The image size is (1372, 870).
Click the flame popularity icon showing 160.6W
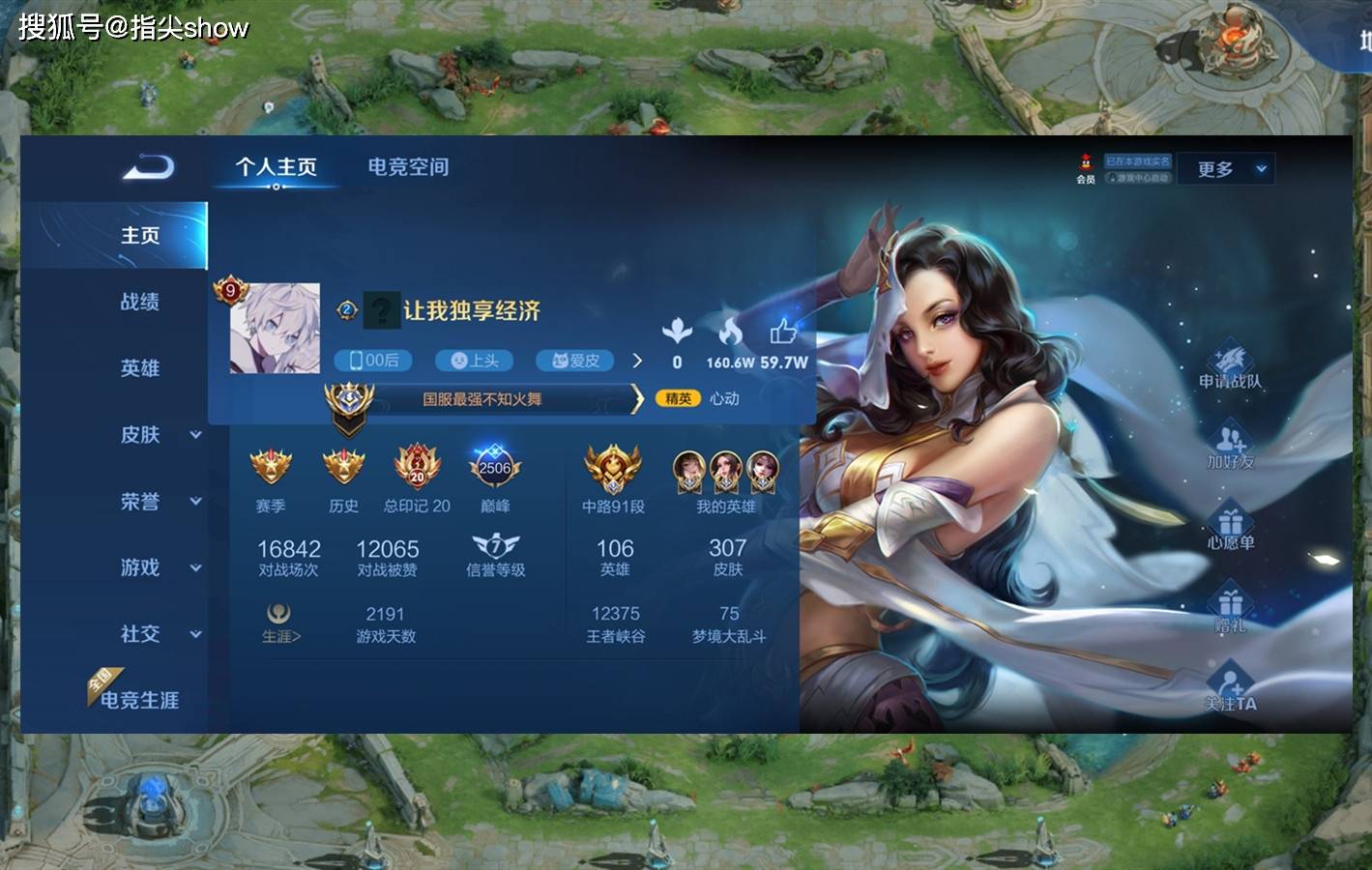click(x=733, y=333)
